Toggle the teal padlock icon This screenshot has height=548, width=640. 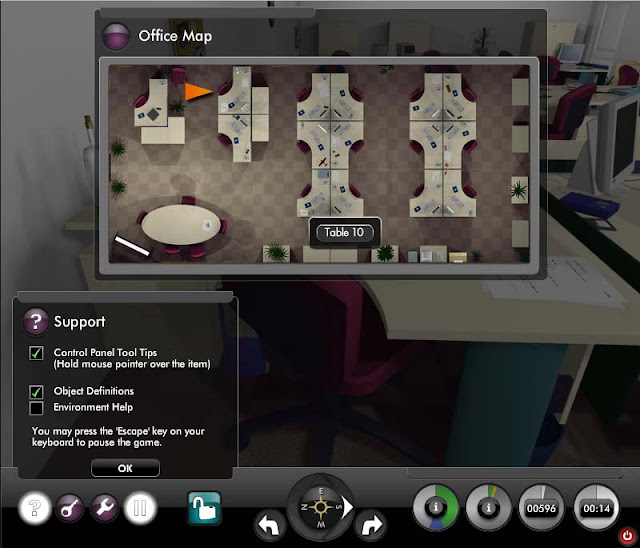coord(204,508)
